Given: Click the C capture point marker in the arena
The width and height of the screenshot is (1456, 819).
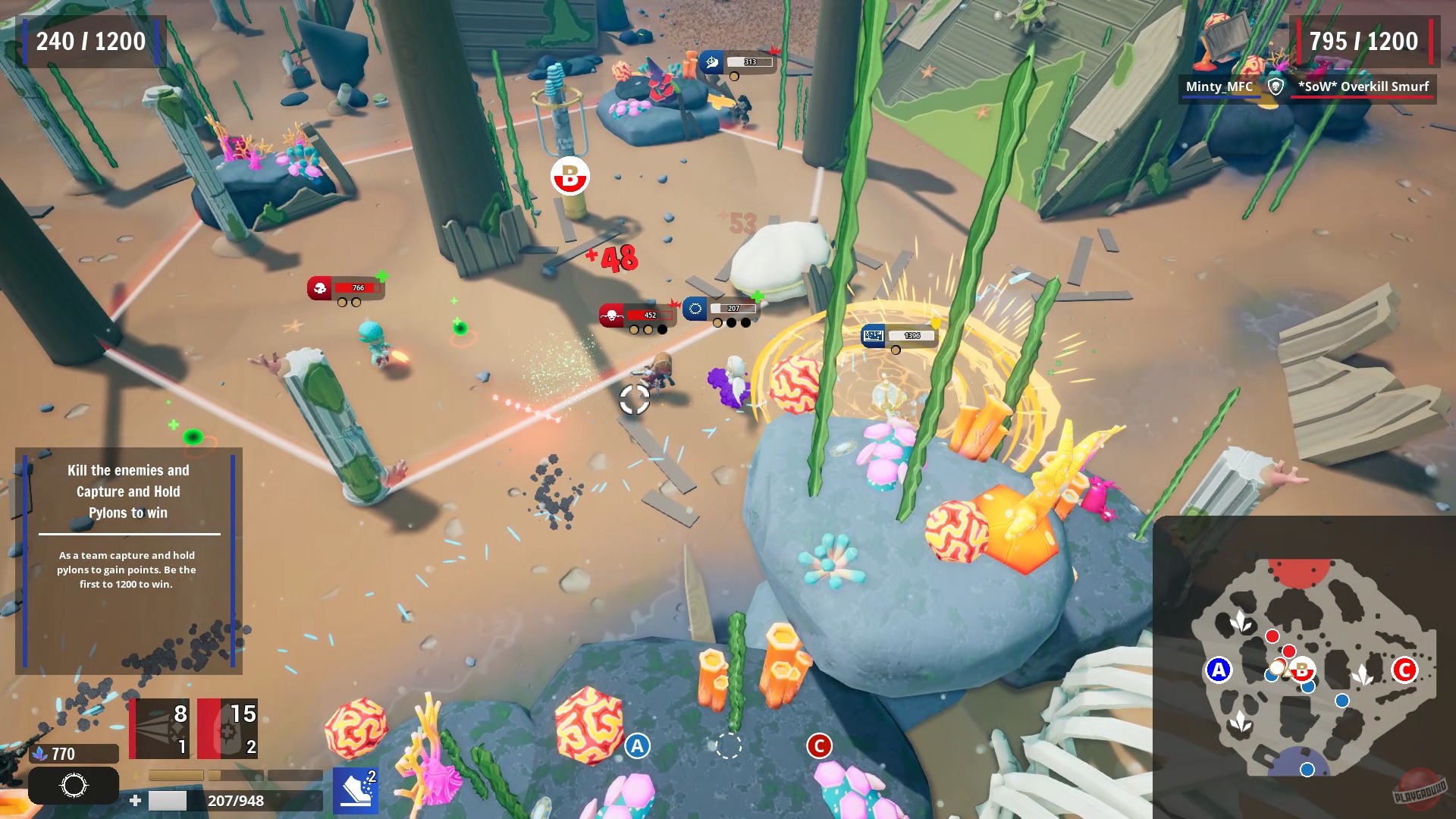Looking at the screenshot, I should [x=820, y=746].
